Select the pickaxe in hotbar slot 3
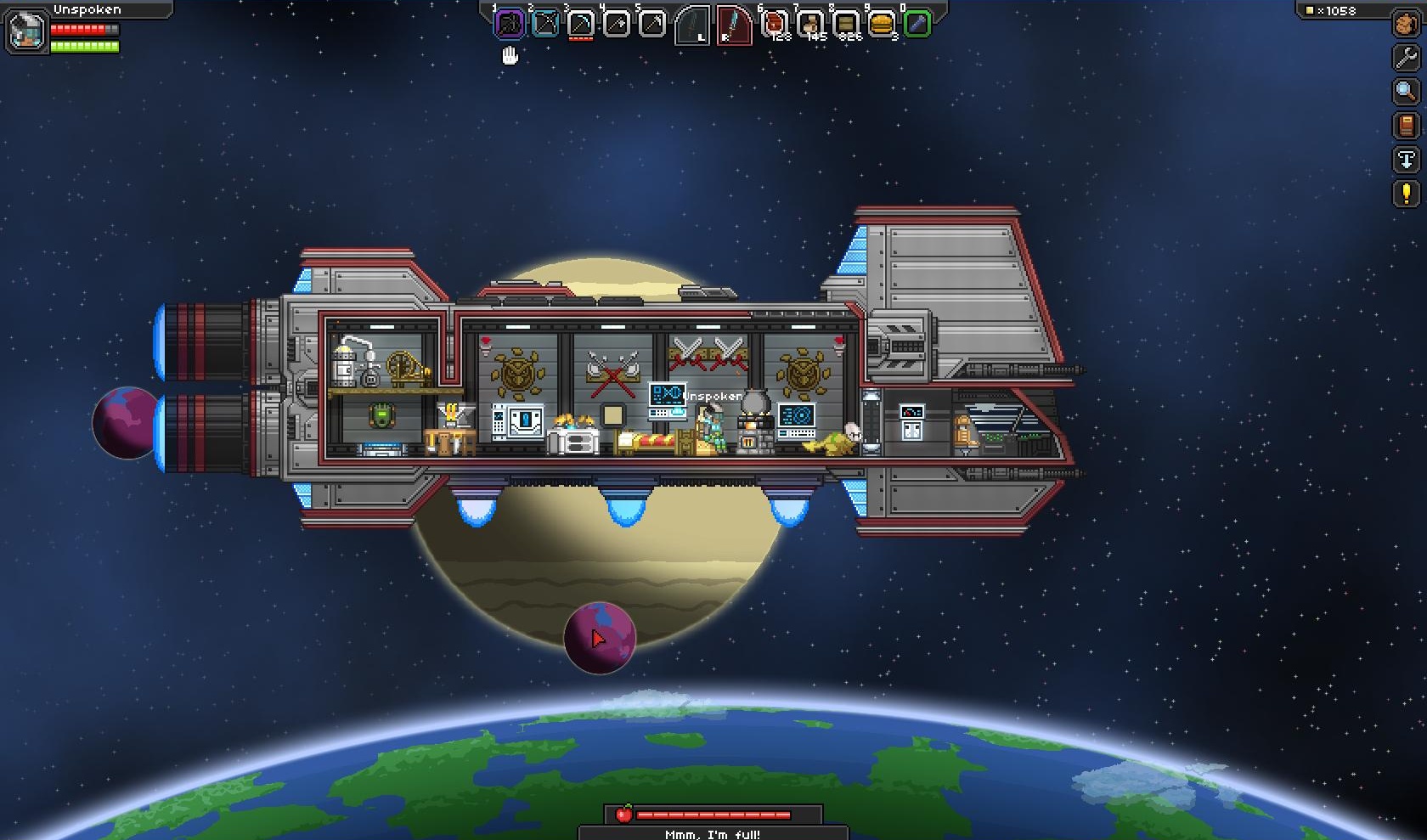The height and width of the screenshot is (840, 1427). coord(581,24)
